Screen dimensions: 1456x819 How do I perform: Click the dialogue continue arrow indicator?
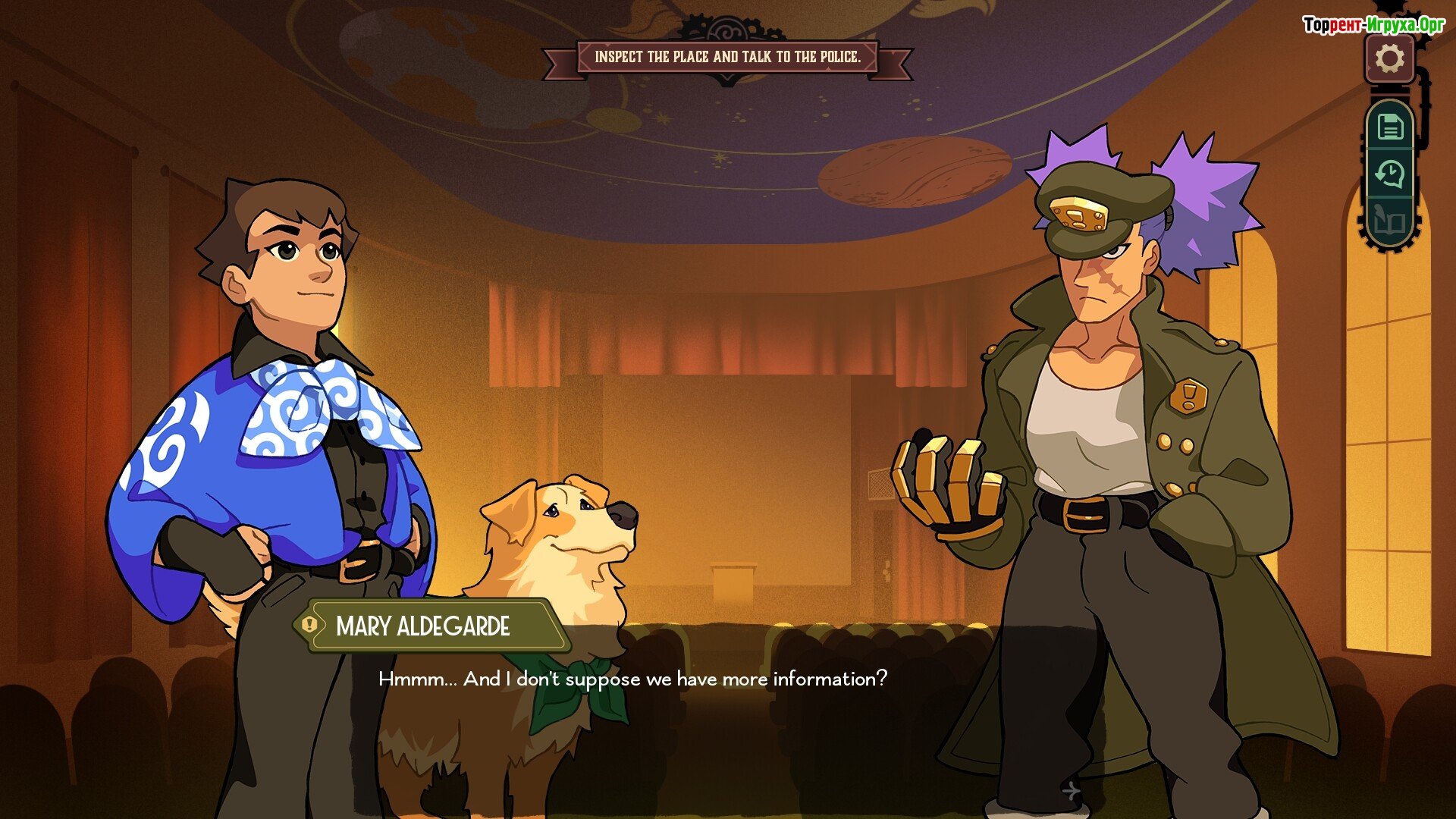(x=1071, y=791)
